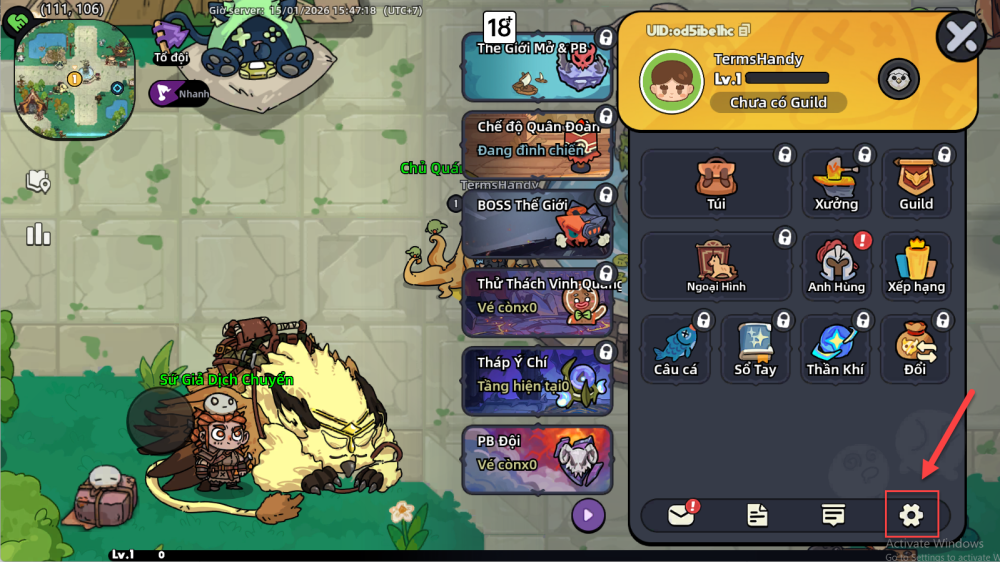Screen dimensions: 1000x562
Task: Open the minimap
Action: 75,80
